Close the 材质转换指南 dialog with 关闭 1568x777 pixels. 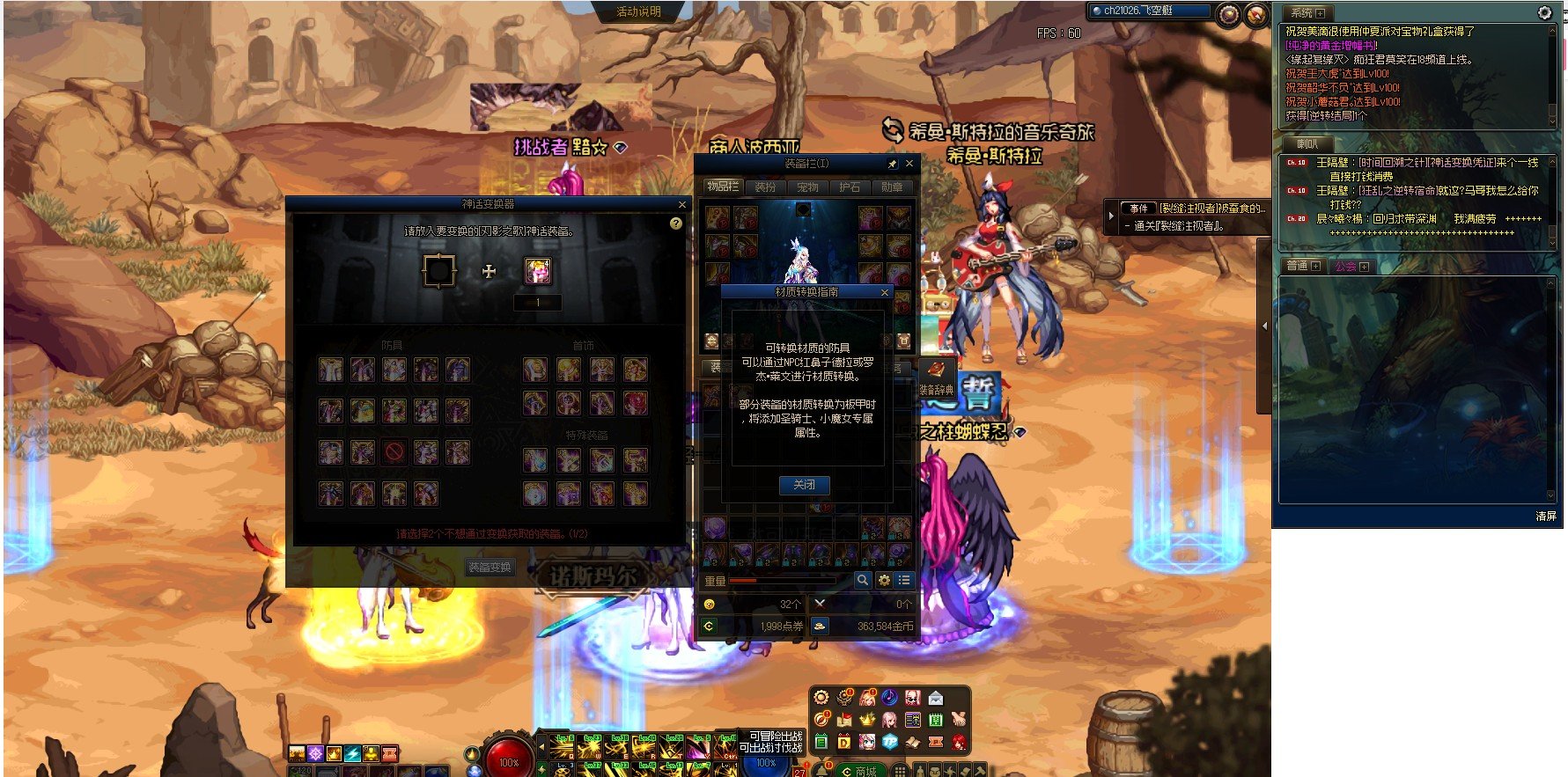804,485
